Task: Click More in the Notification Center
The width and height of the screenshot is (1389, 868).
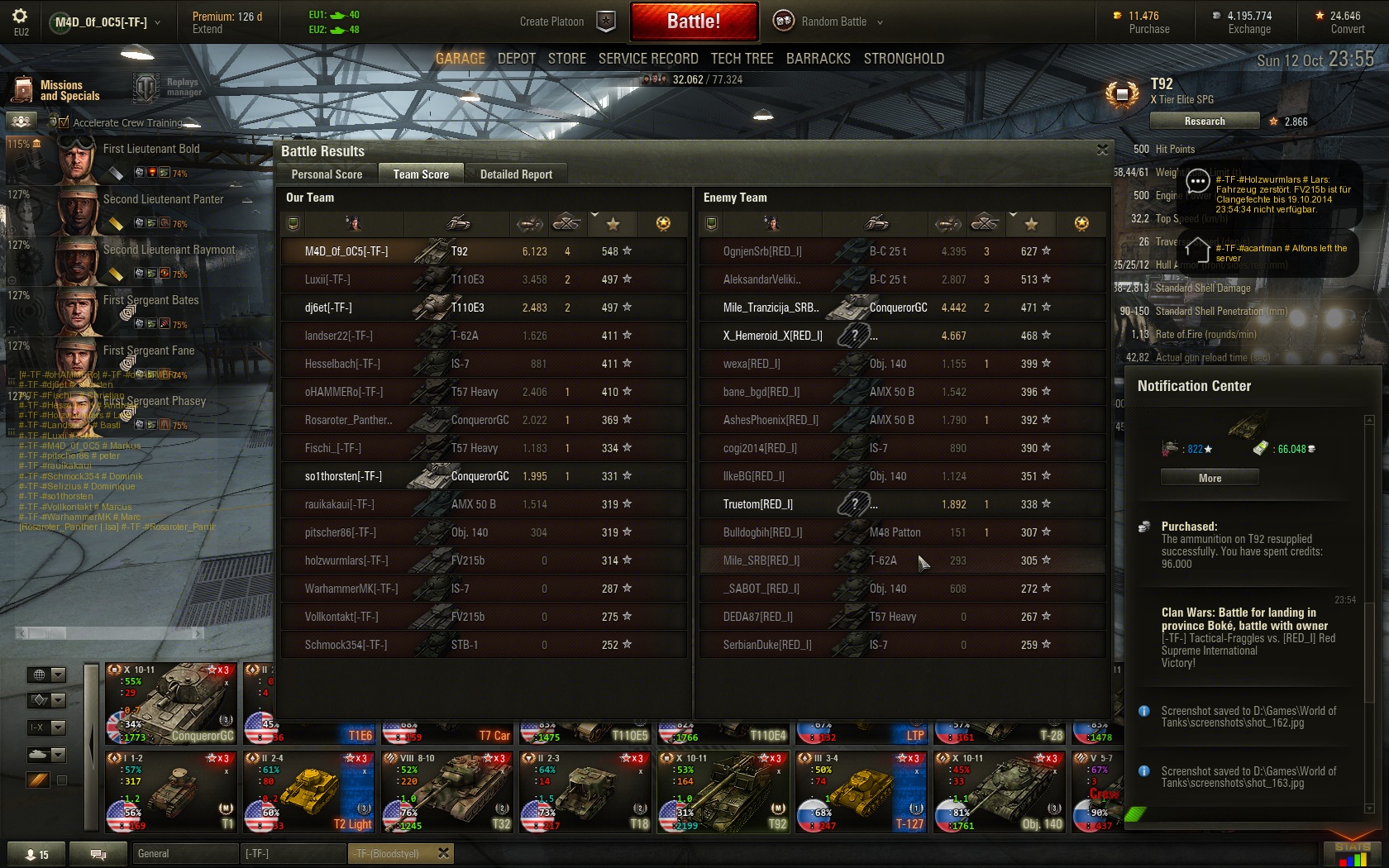Action: tap(1210, 478)
